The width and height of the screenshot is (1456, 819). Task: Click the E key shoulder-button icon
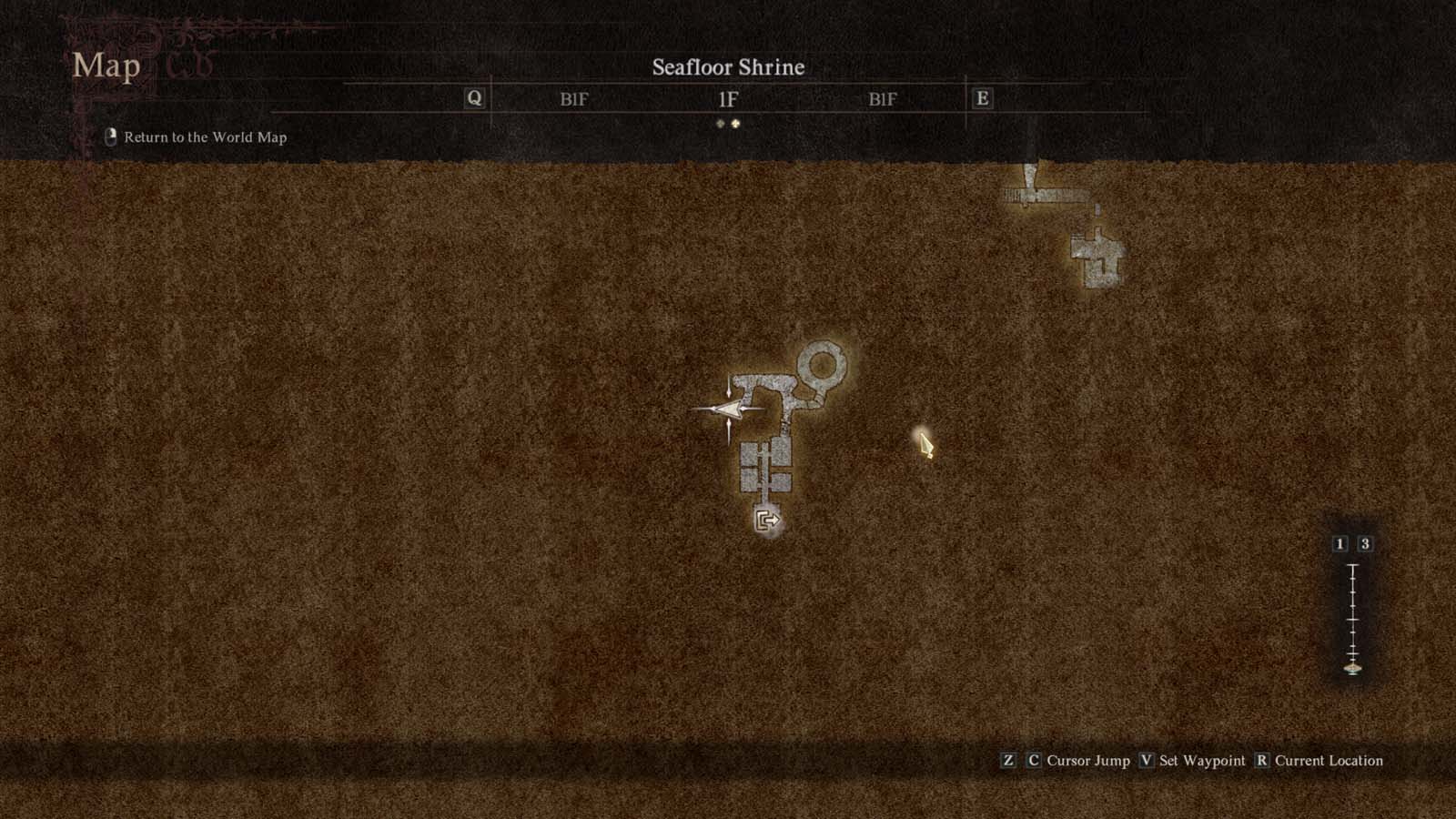[x=981, y=98]
